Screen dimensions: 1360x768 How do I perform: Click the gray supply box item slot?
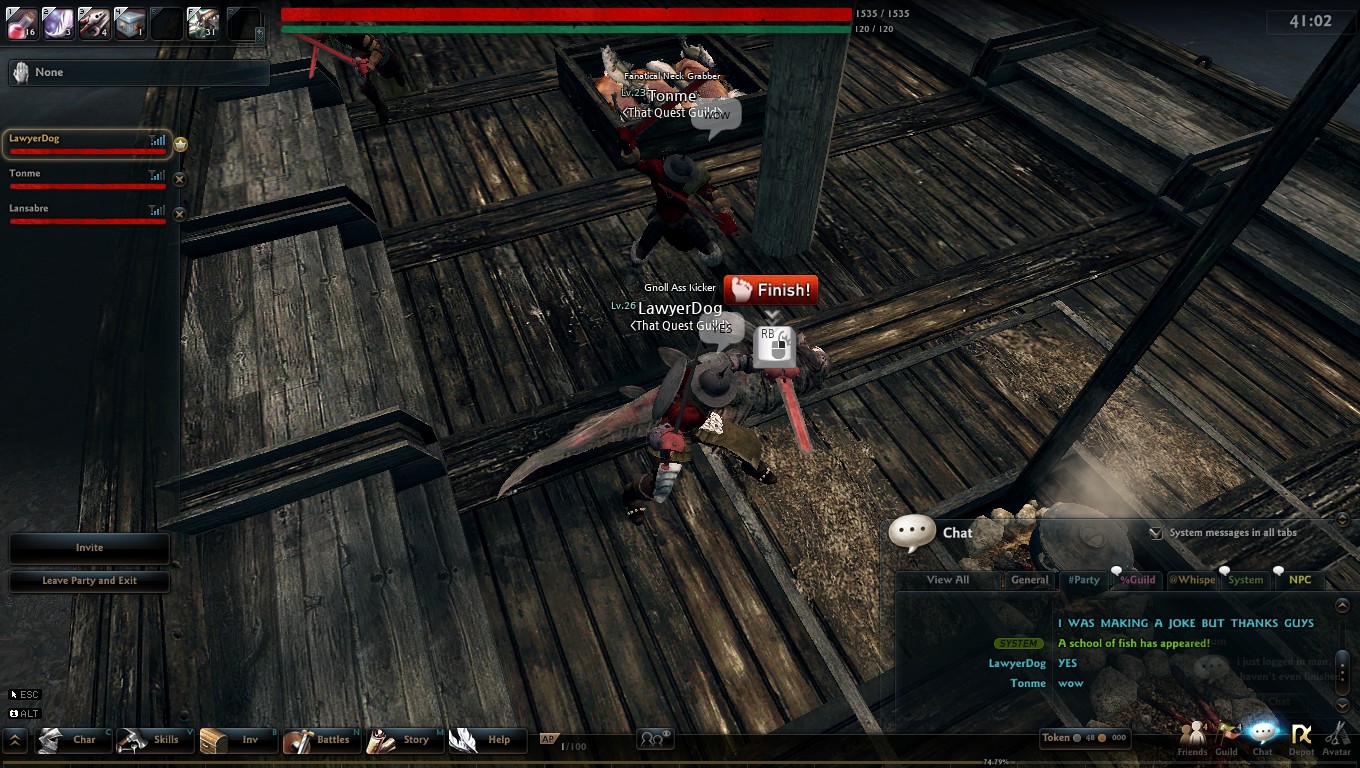click(131, 23)
